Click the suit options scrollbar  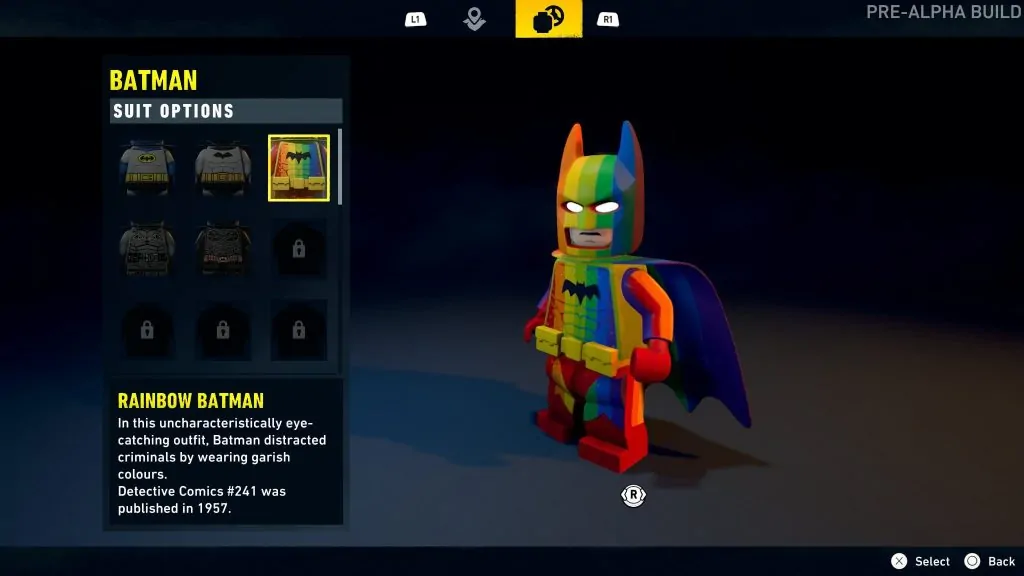coord(340,167)
